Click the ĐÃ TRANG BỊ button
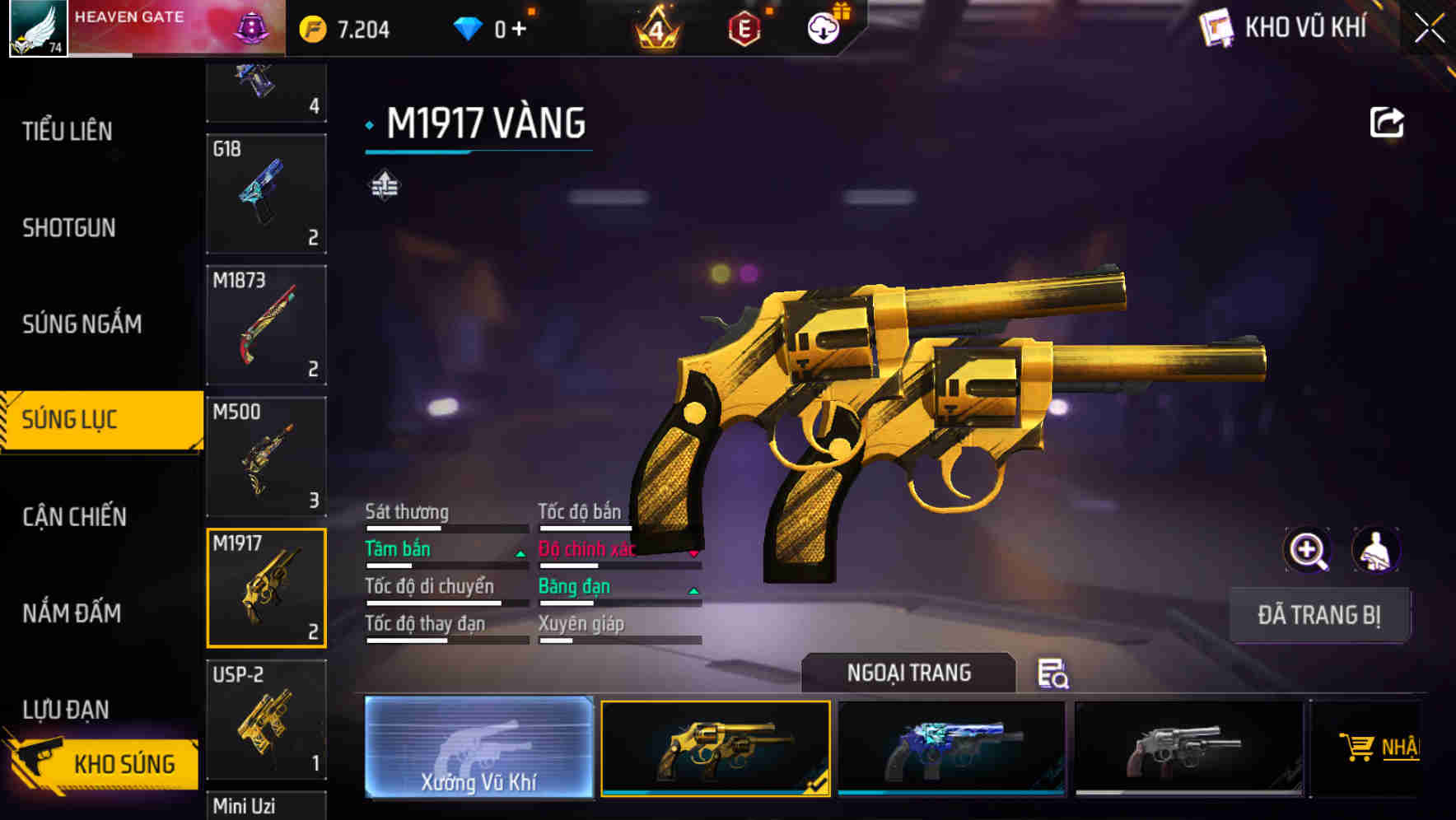This screenshot has width=1456, height=820. [x=1320, y=614]
